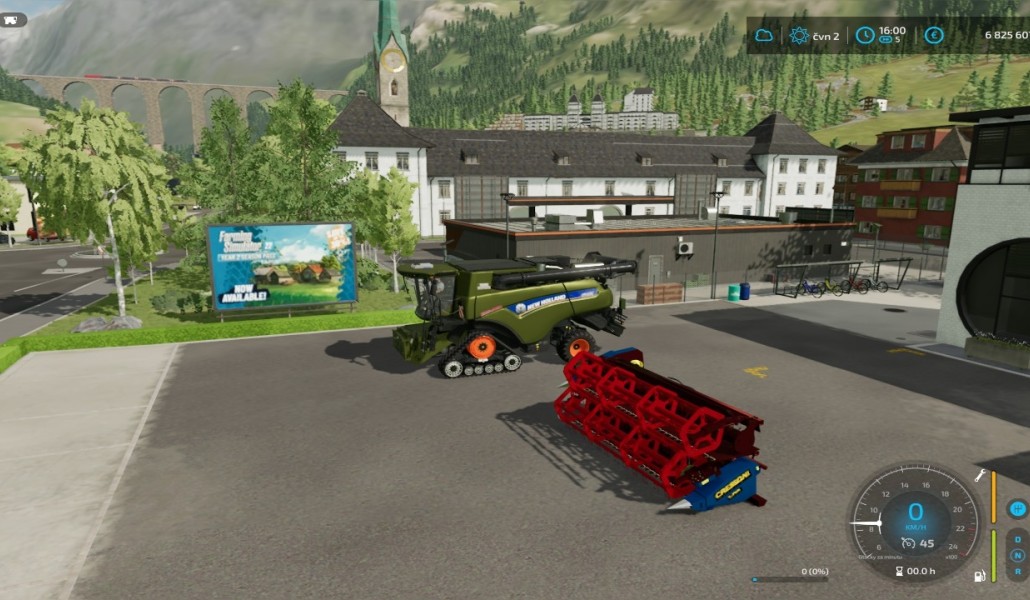Select the sun date icon
The width and height of the screenshot is (1030, 600).
(x=799, y=36)
